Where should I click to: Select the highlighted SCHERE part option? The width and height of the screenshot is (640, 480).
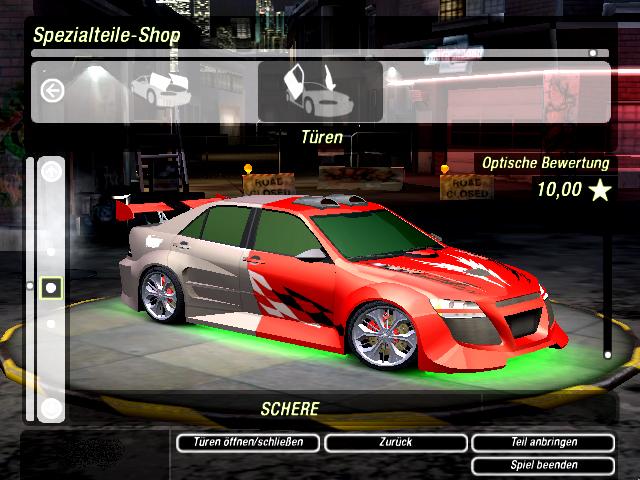52,288
